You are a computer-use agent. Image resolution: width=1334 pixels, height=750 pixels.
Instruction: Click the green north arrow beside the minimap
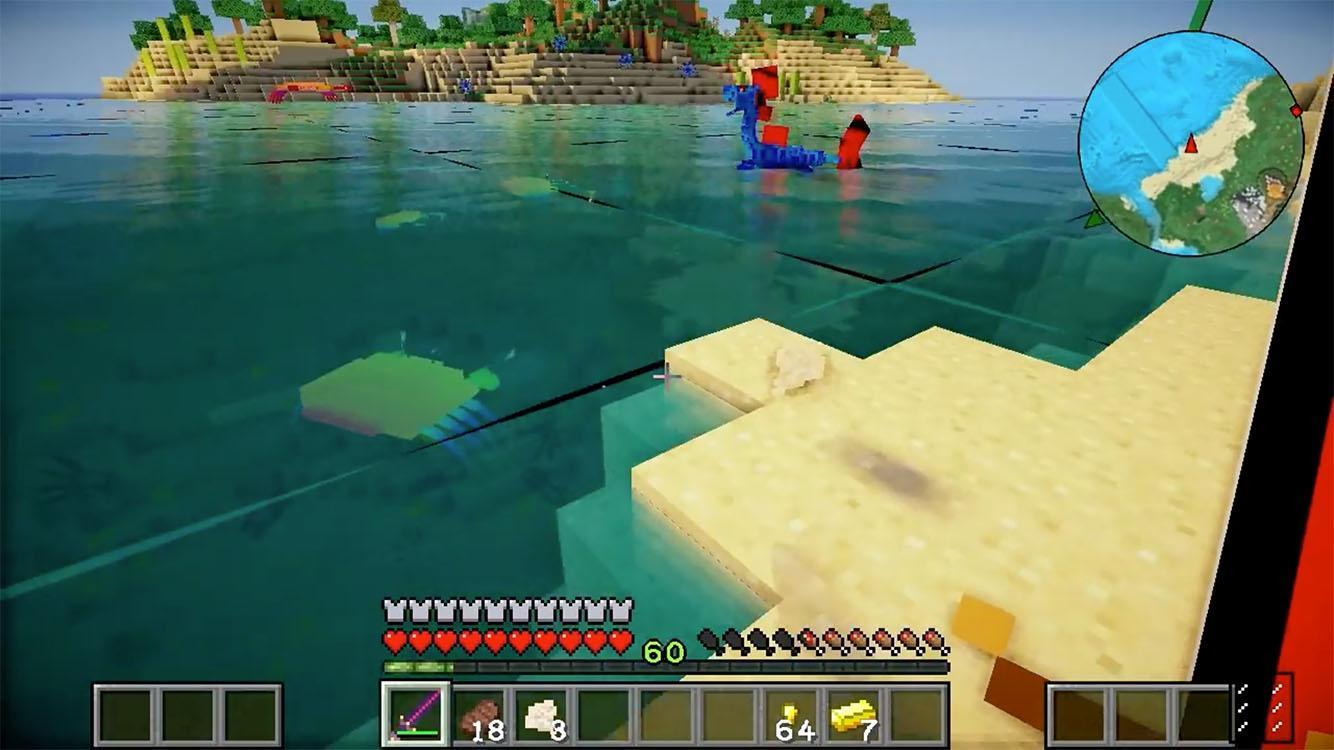pos(1095,221)
